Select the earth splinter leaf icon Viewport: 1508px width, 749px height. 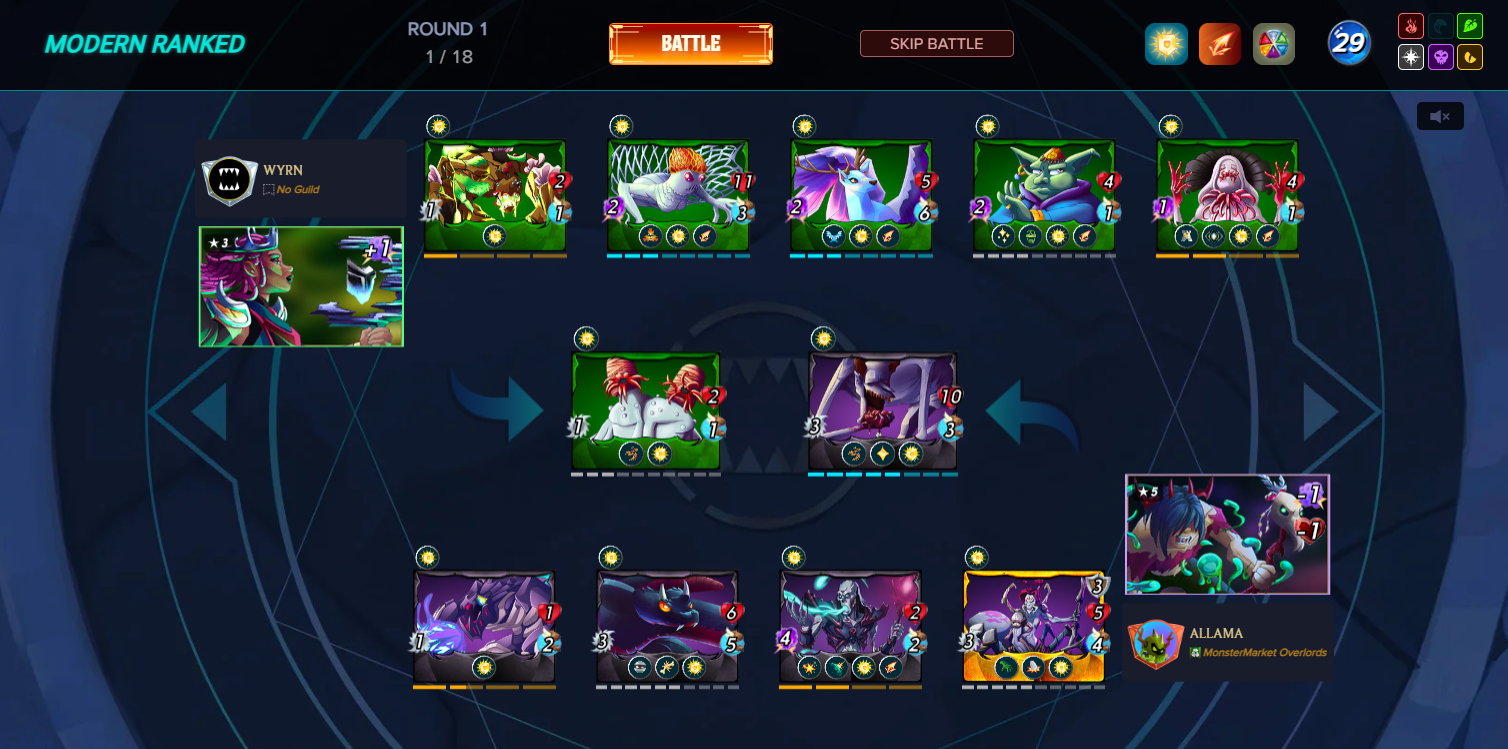coord(1470,26)
